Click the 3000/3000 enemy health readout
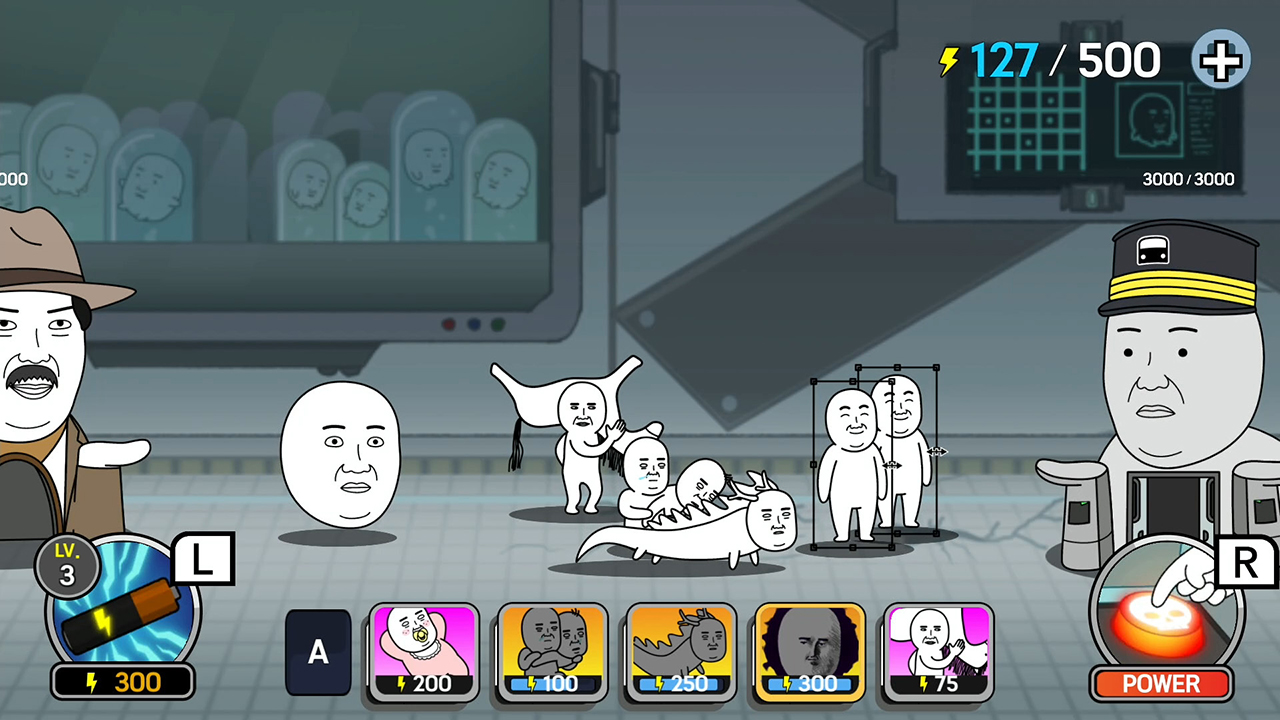The image size is (1280, 720). (x=1188, y=180)
